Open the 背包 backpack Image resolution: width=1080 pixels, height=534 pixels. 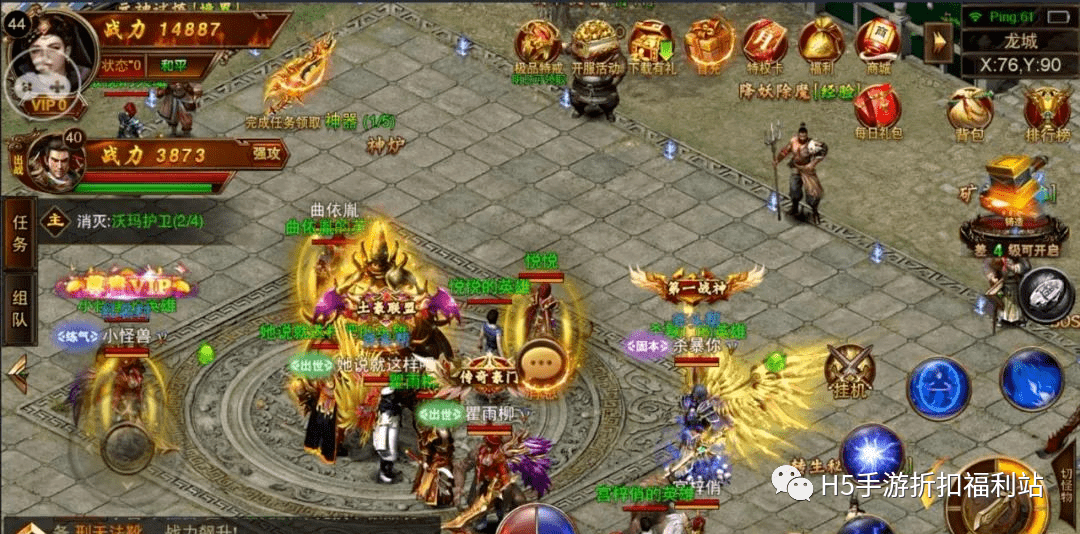click(x=970, y=109)
